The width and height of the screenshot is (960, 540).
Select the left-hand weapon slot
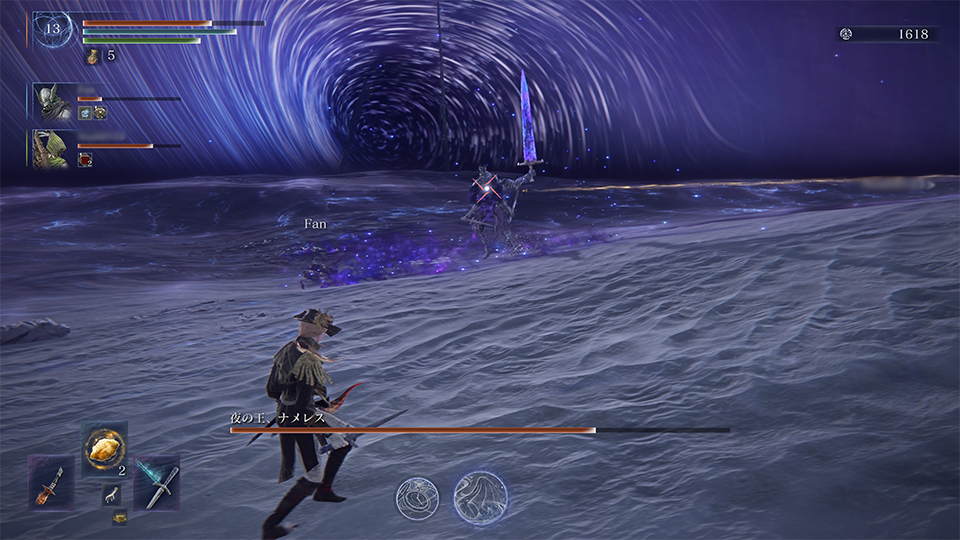click(x=51, y=482)
